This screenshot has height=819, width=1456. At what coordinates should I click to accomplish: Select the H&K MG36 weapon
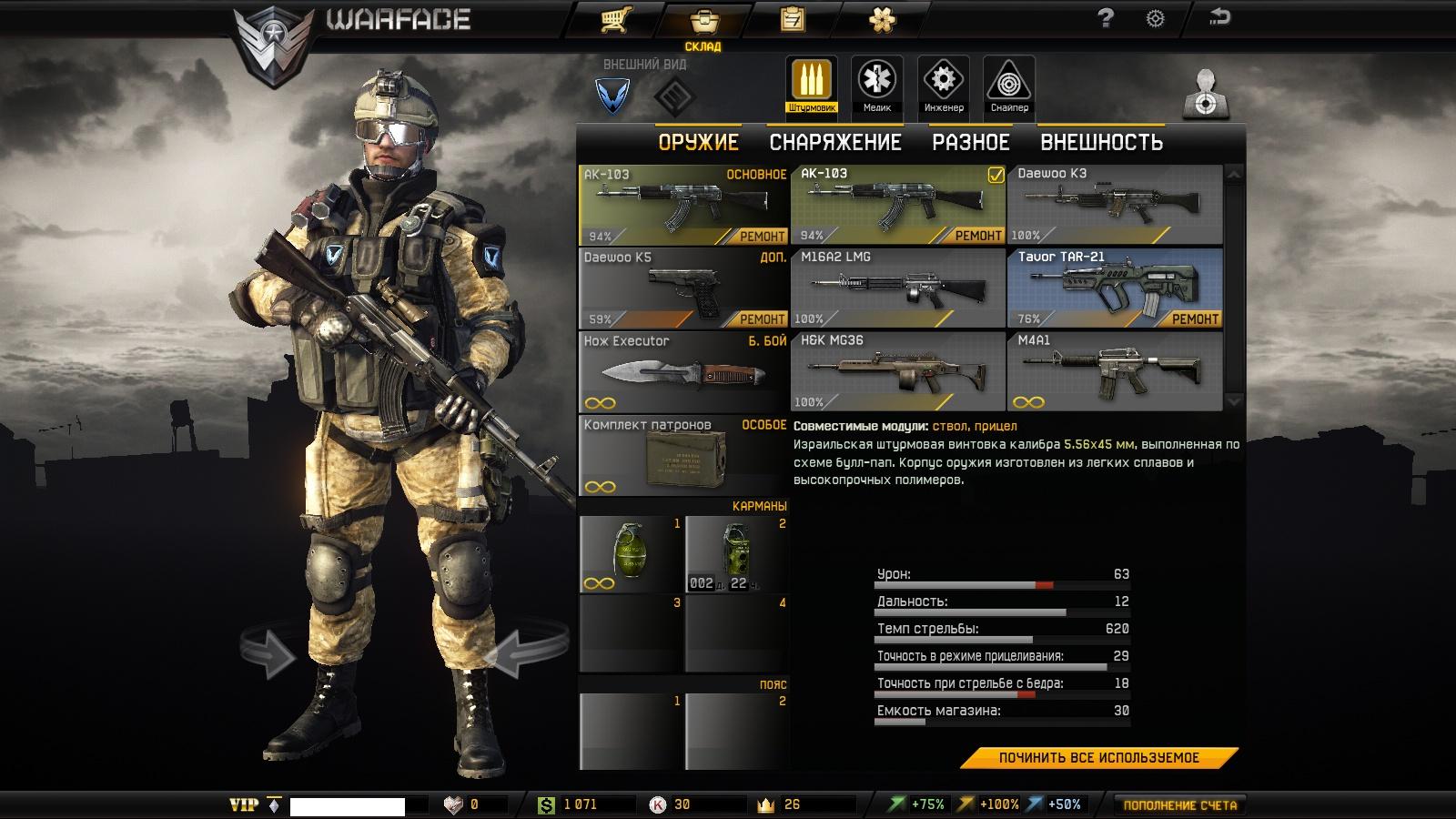[897, 371]
